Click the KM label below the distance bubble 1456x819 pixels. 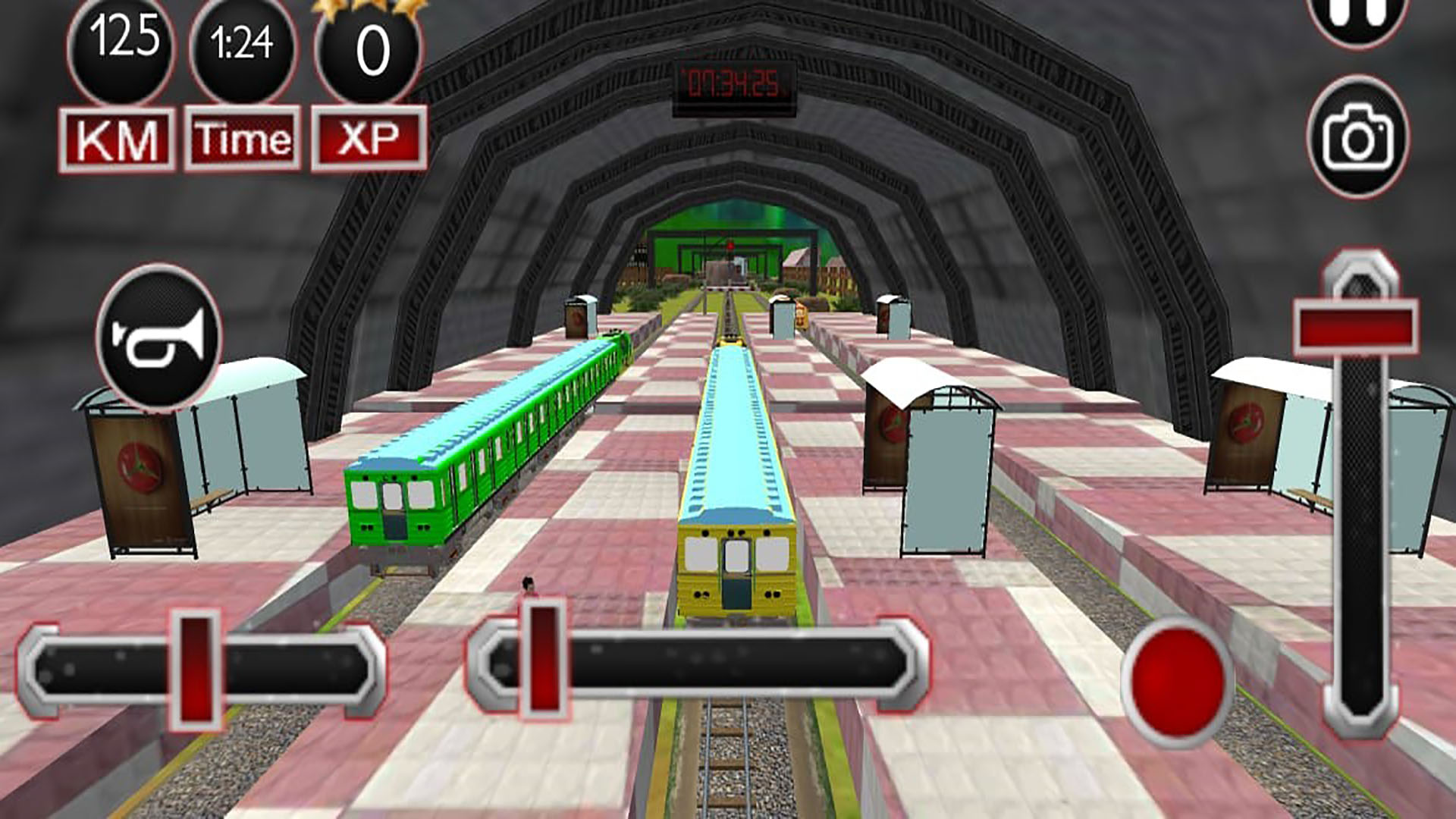coord(121,137)
